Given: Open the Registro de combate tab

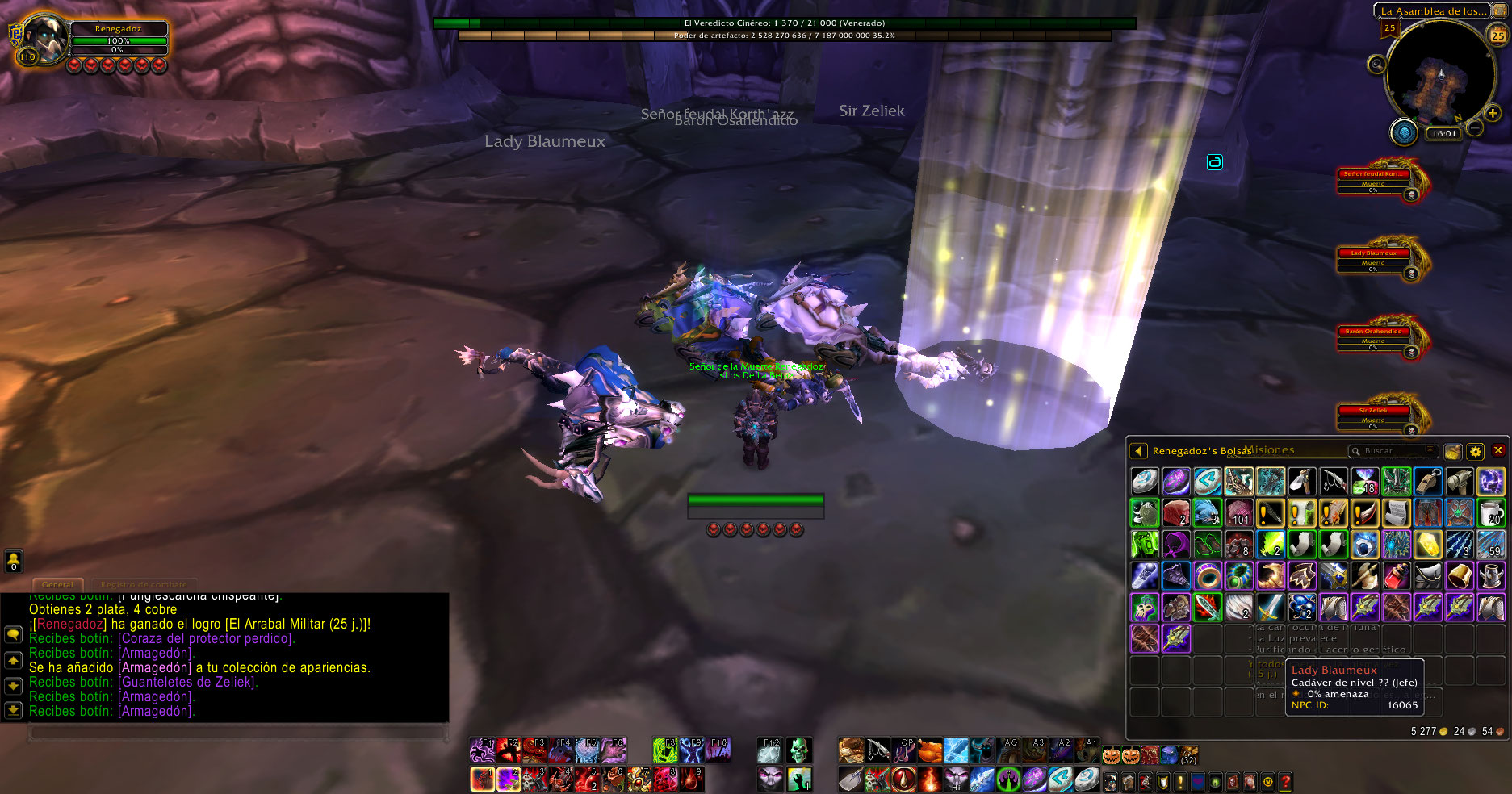Looking at the screenshot, I should (x=144, y=584).
